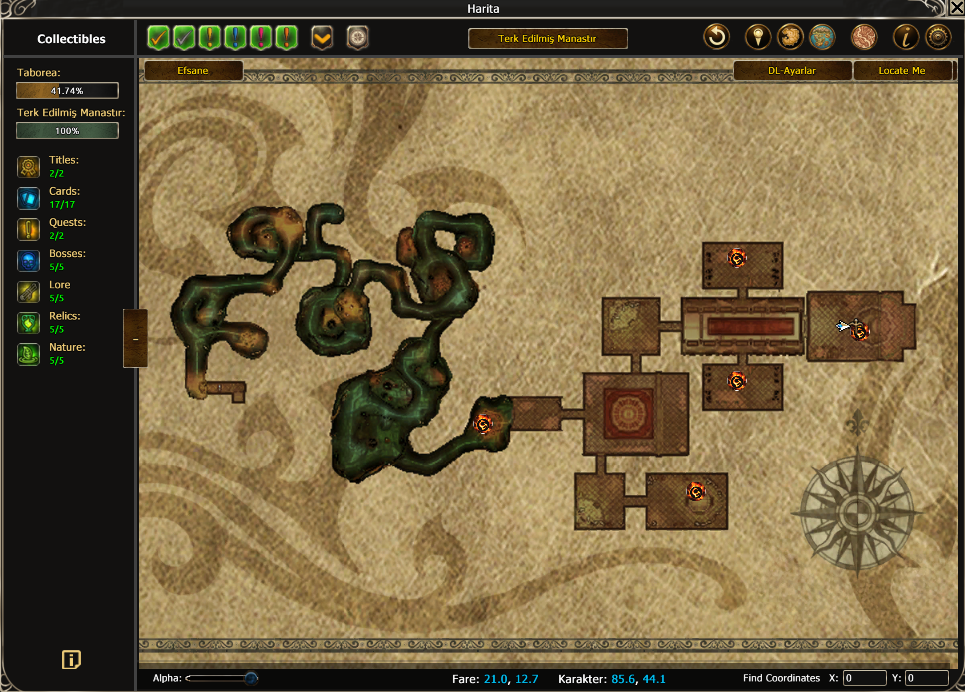This screenshot has width=965, height=692.
Task: Click the circular back arrow icon
Action: 717,38
